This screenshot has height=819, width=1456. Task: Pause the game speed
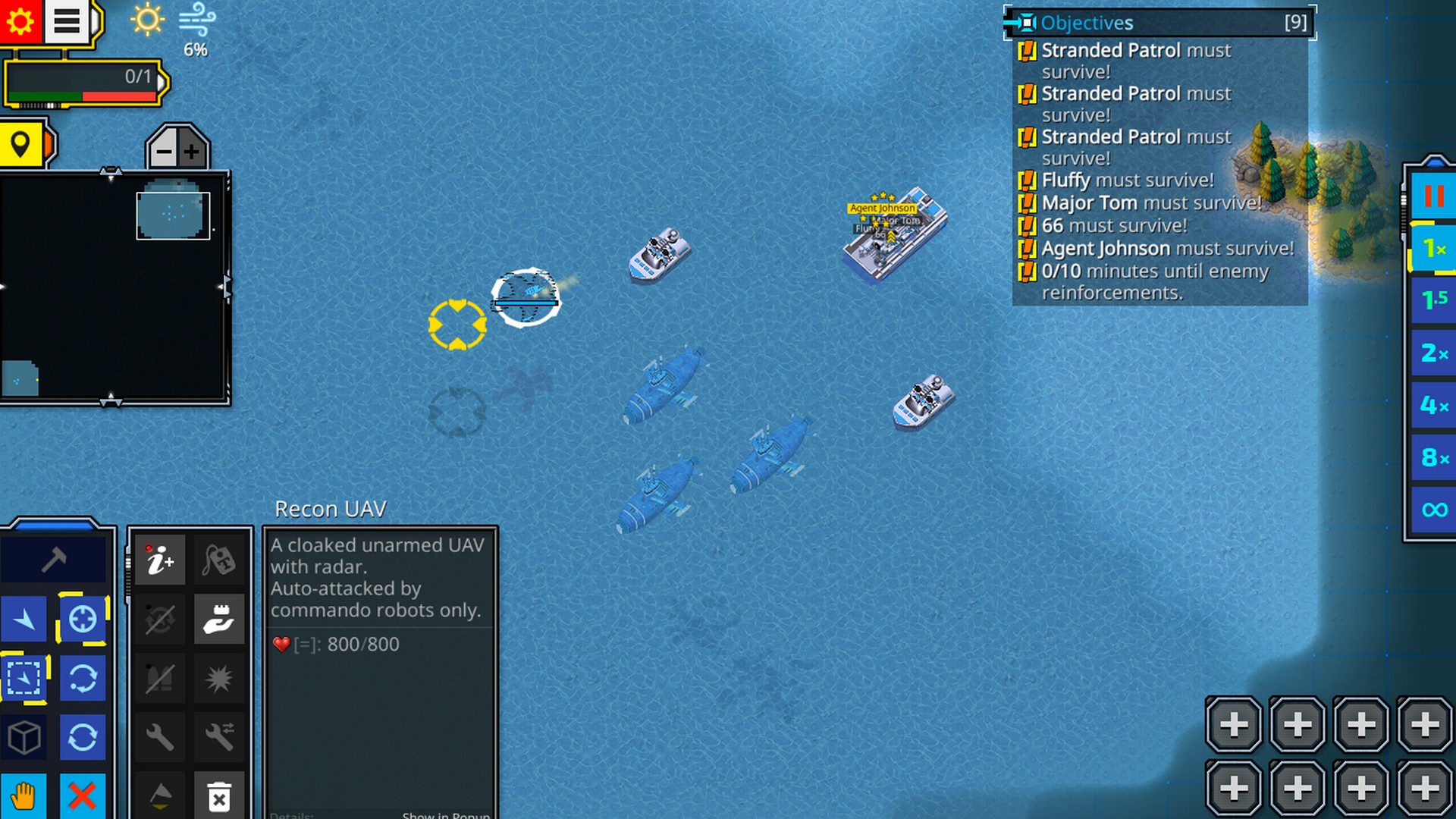pyautogui.click(x=1433, y=196)
